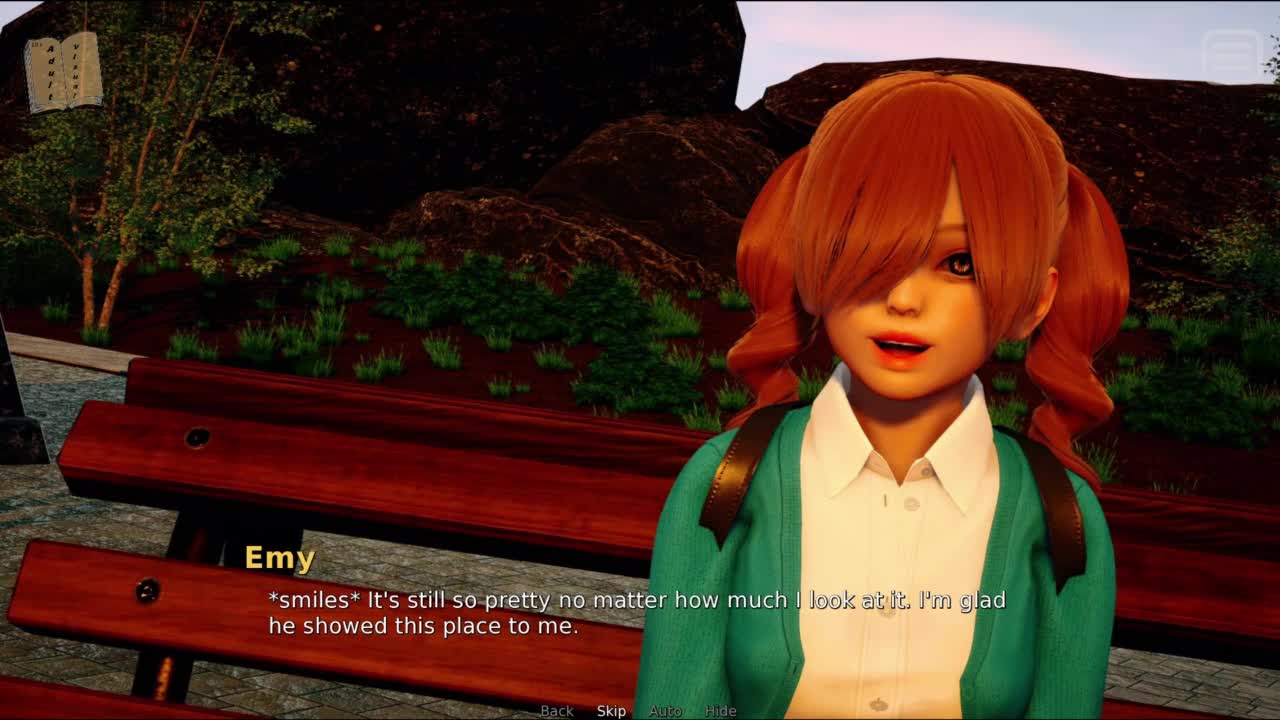The width and height of the screenshot is (1280, 720).
Task: Open the book icon in the corner
Action: click(x=63, y=72)
